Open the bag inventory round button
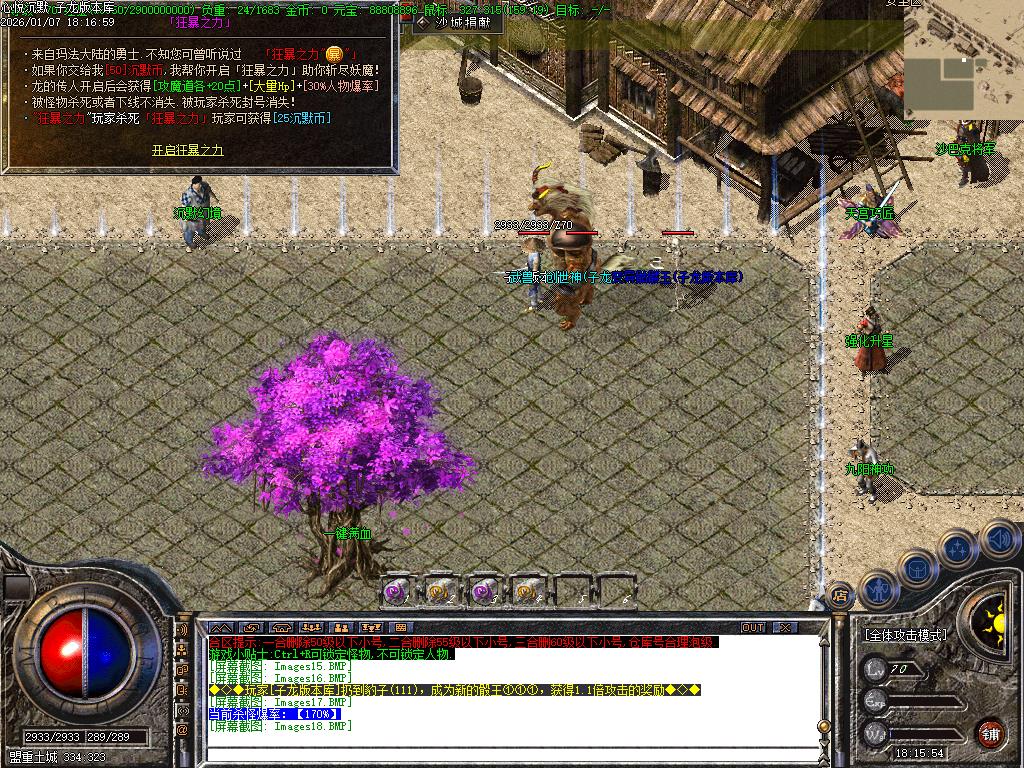1024x768 pixels. click(916, 568)
